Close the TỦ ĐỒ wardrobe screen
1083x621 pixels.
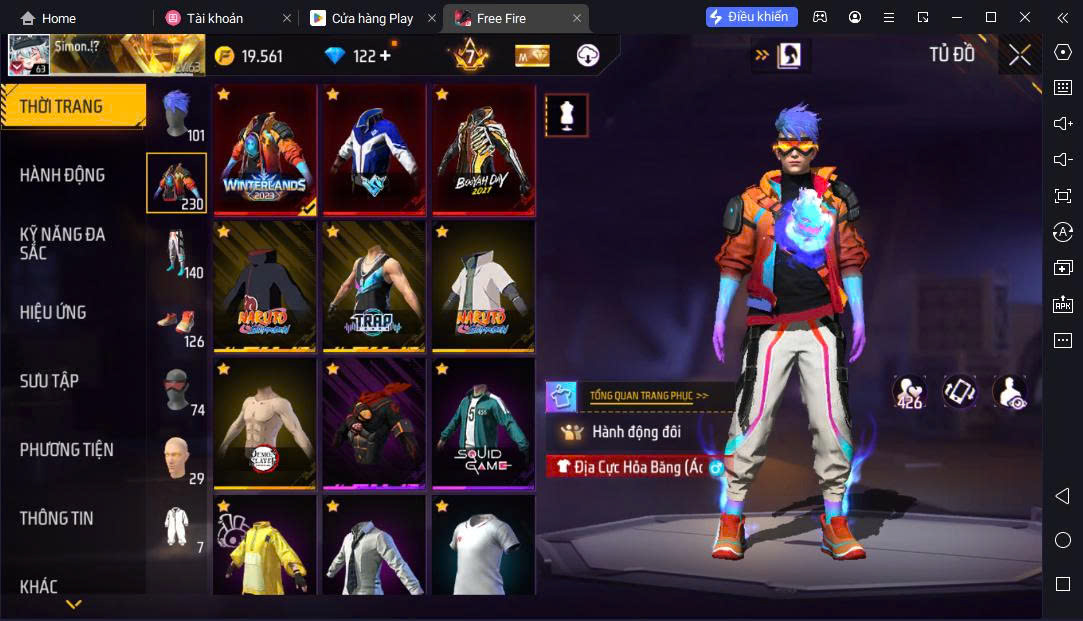(1019, 55)
